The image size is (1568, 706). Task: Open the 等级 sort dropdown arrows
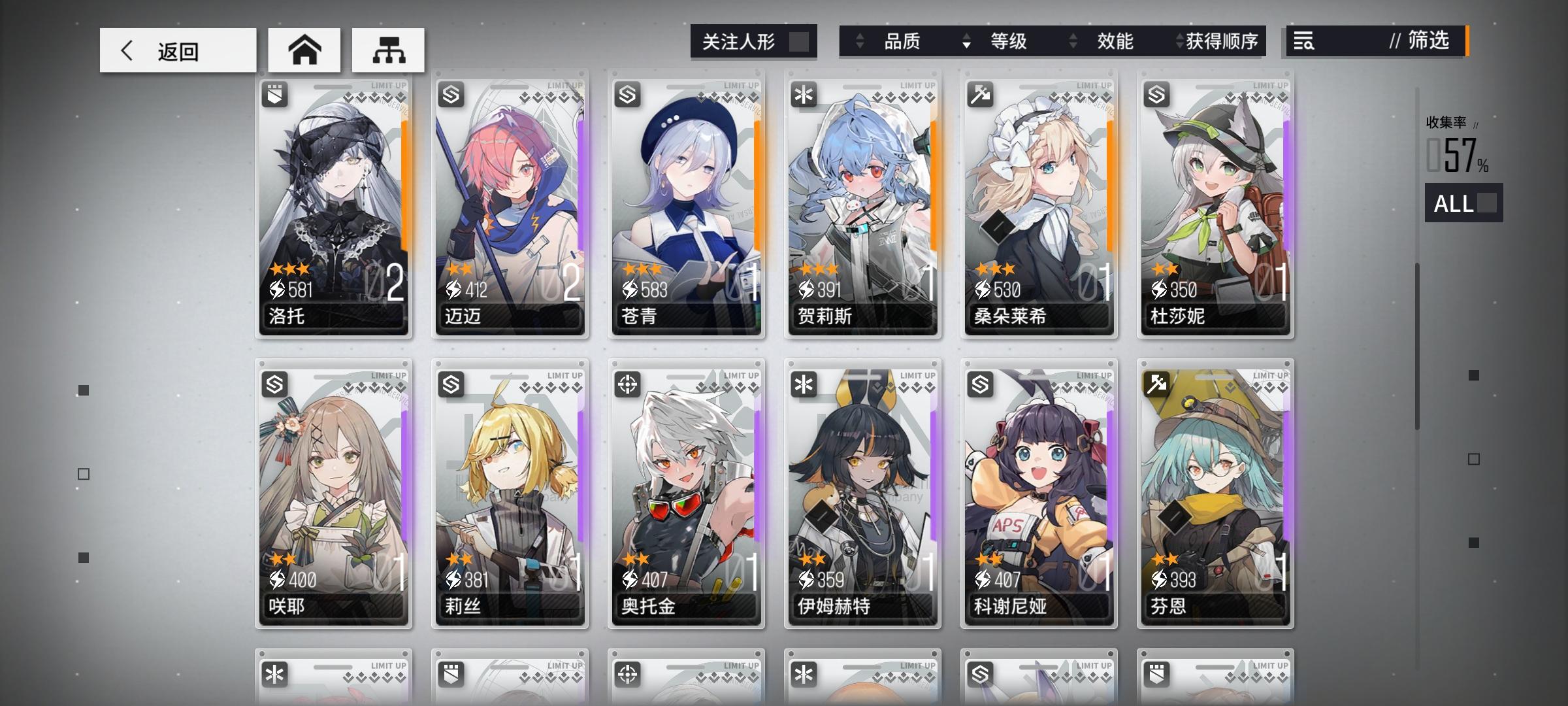pos(966,41)
